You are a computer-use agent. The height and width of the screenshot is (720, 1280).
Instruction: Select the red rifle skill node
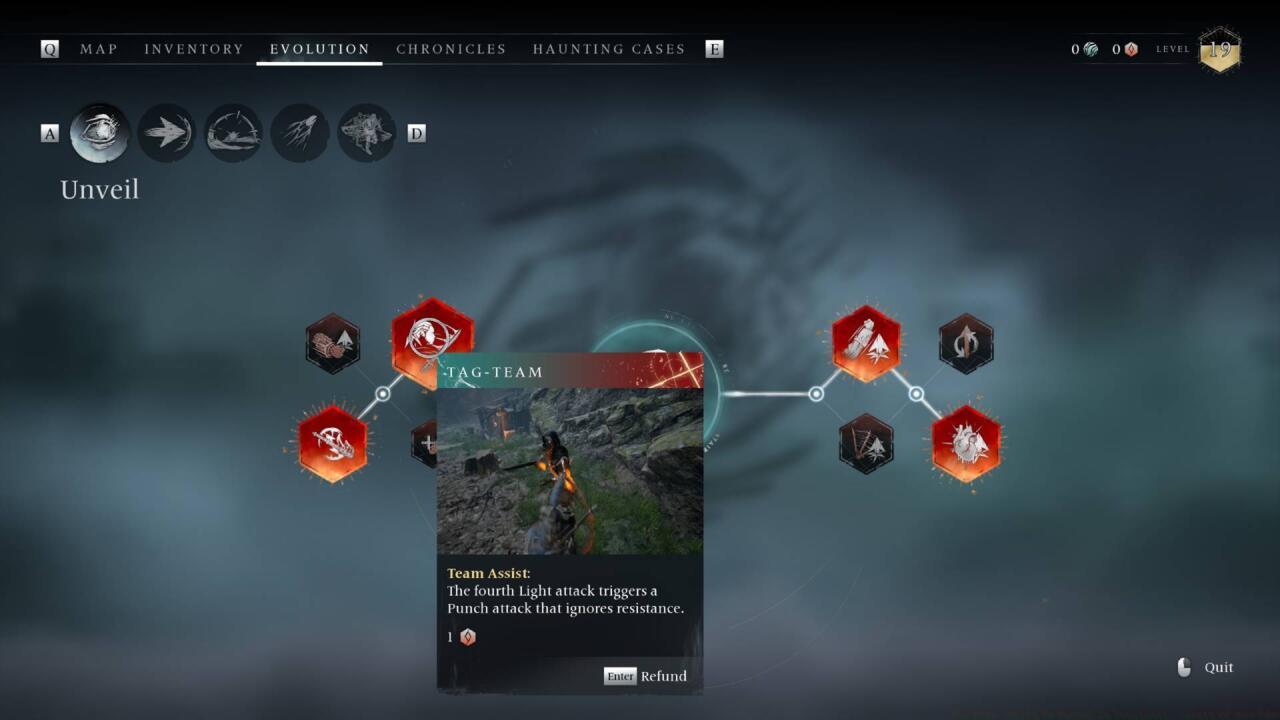(x=333, y=443)
